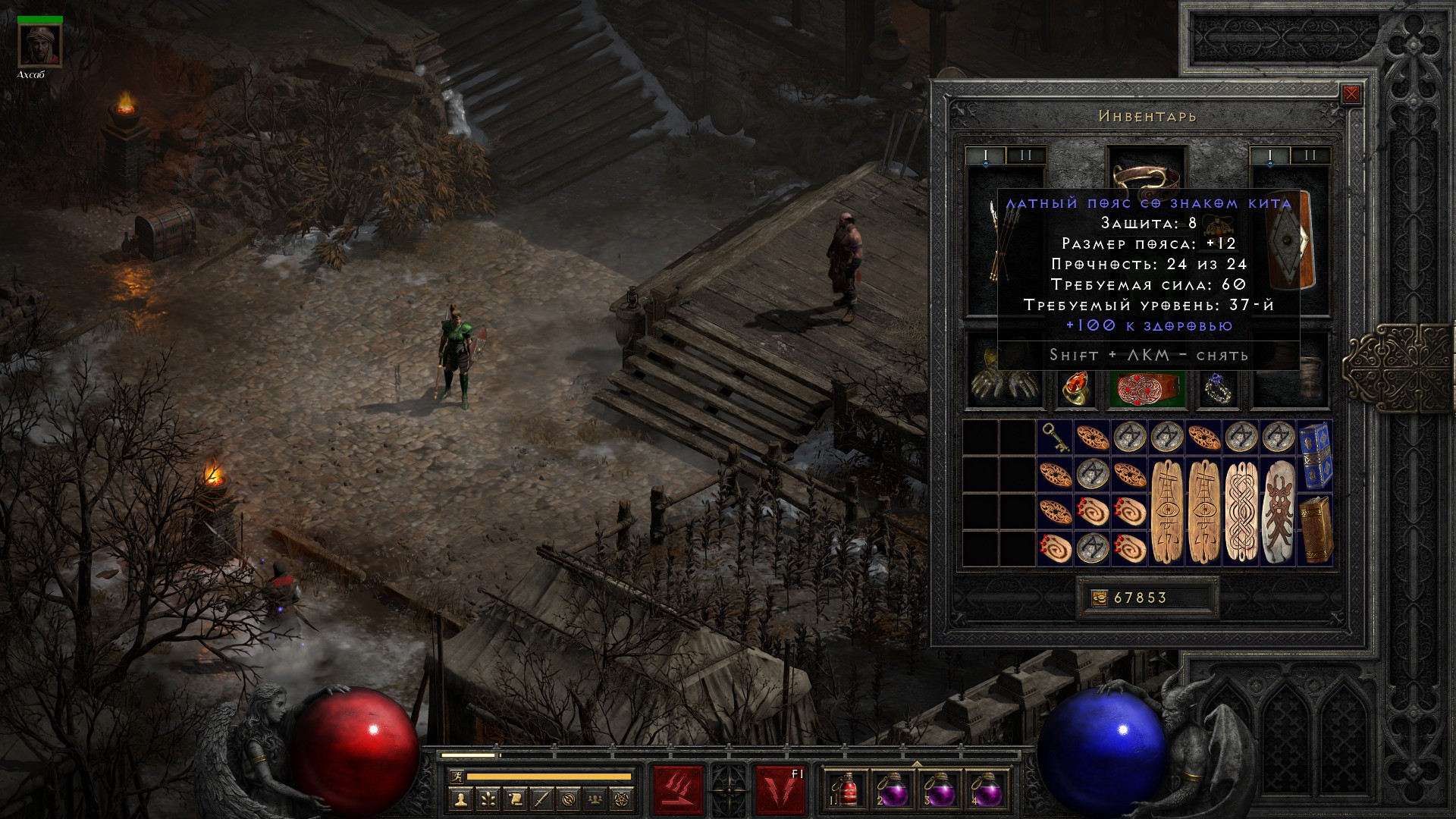Select the left-click skill icon
Screen dimensions: 1456x819
coord(678,790)
